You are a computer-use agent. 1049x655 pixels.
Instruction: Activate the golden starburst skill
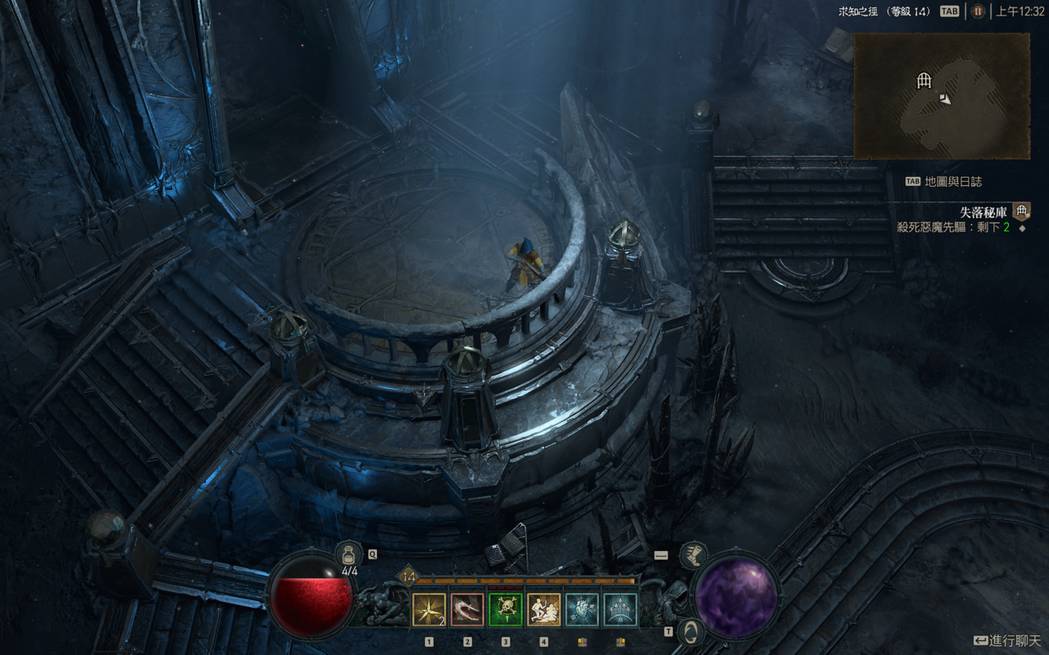tap(429, 609)
